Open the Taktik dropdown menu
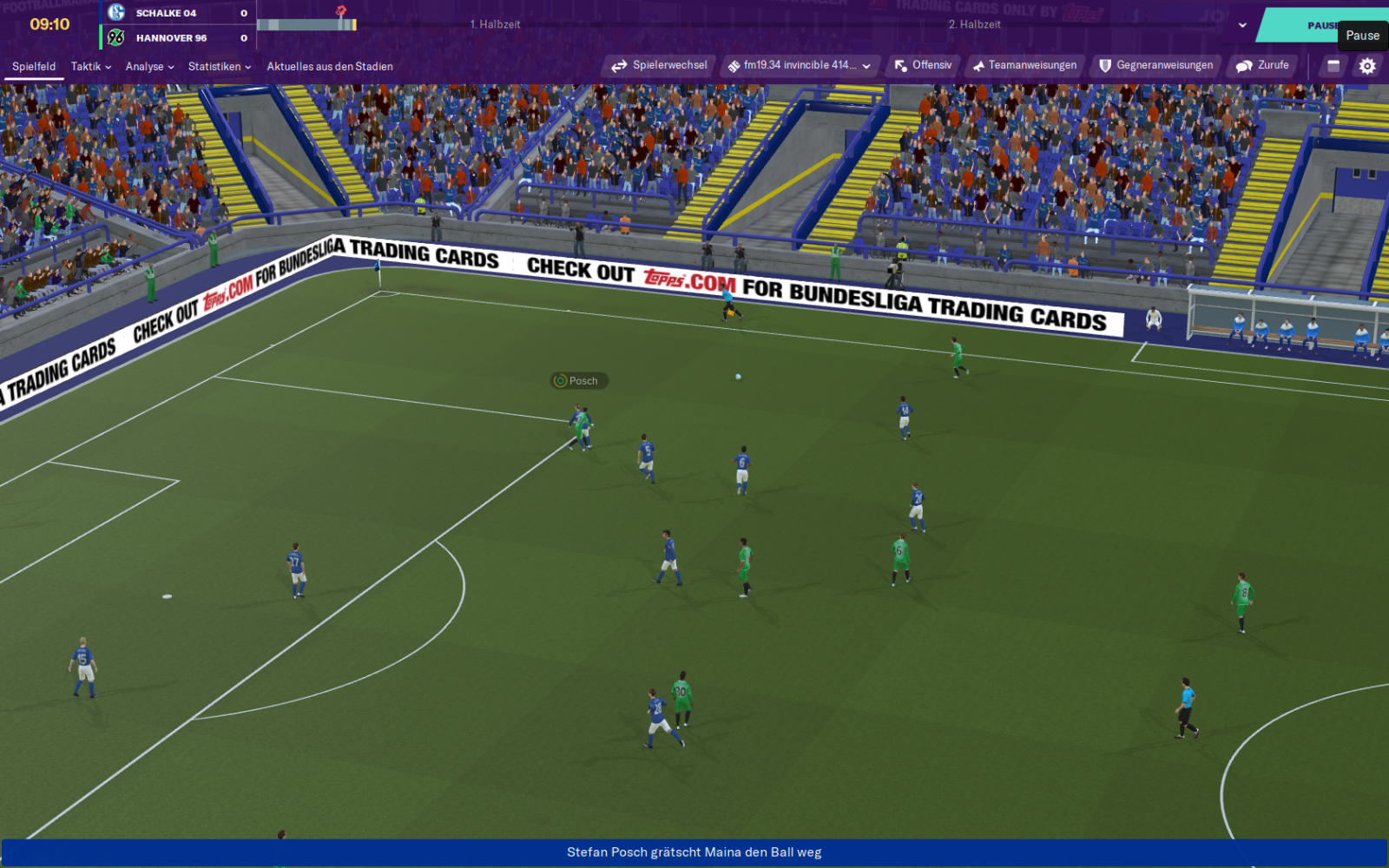 91,67
